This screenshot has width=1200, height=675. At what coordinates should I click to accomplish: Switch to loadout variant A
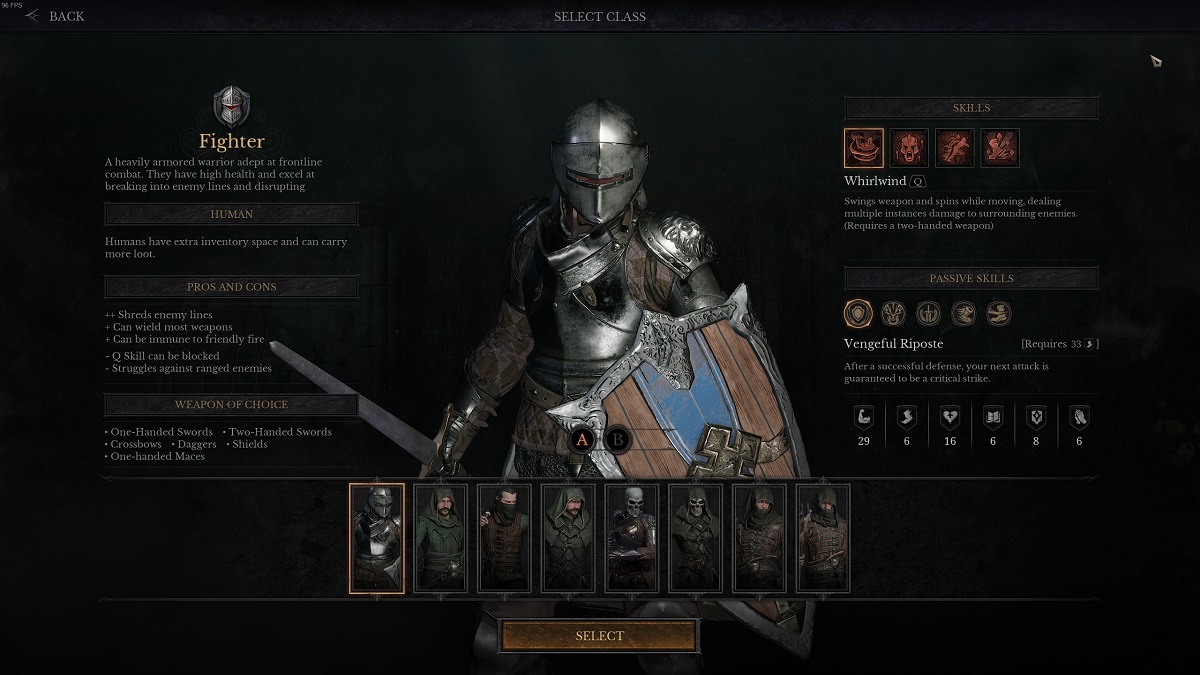pos(584,439)
